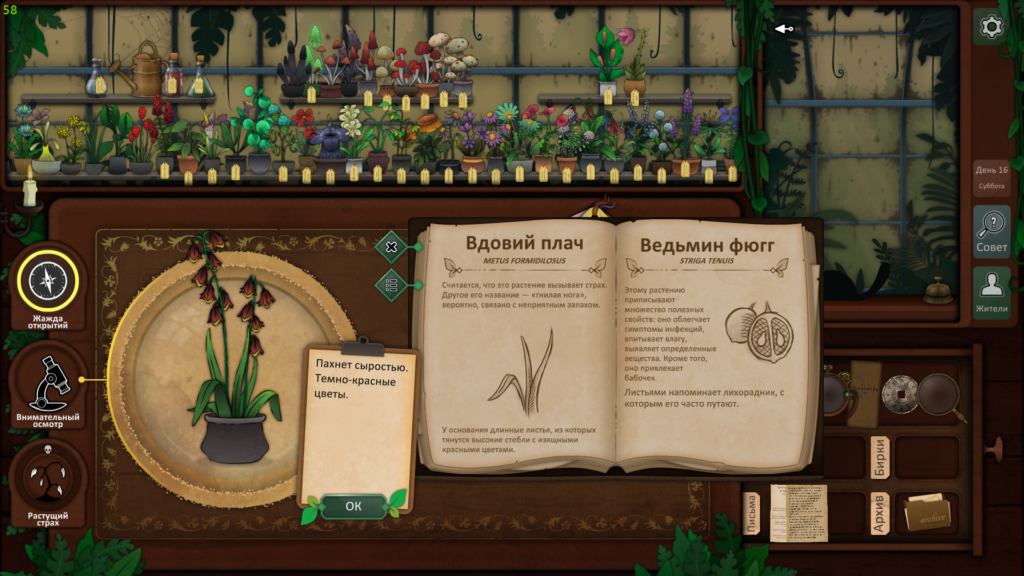The width and height of the screenshot is (1024, 576).
Task: Open the book's index list
Action: 391,285
